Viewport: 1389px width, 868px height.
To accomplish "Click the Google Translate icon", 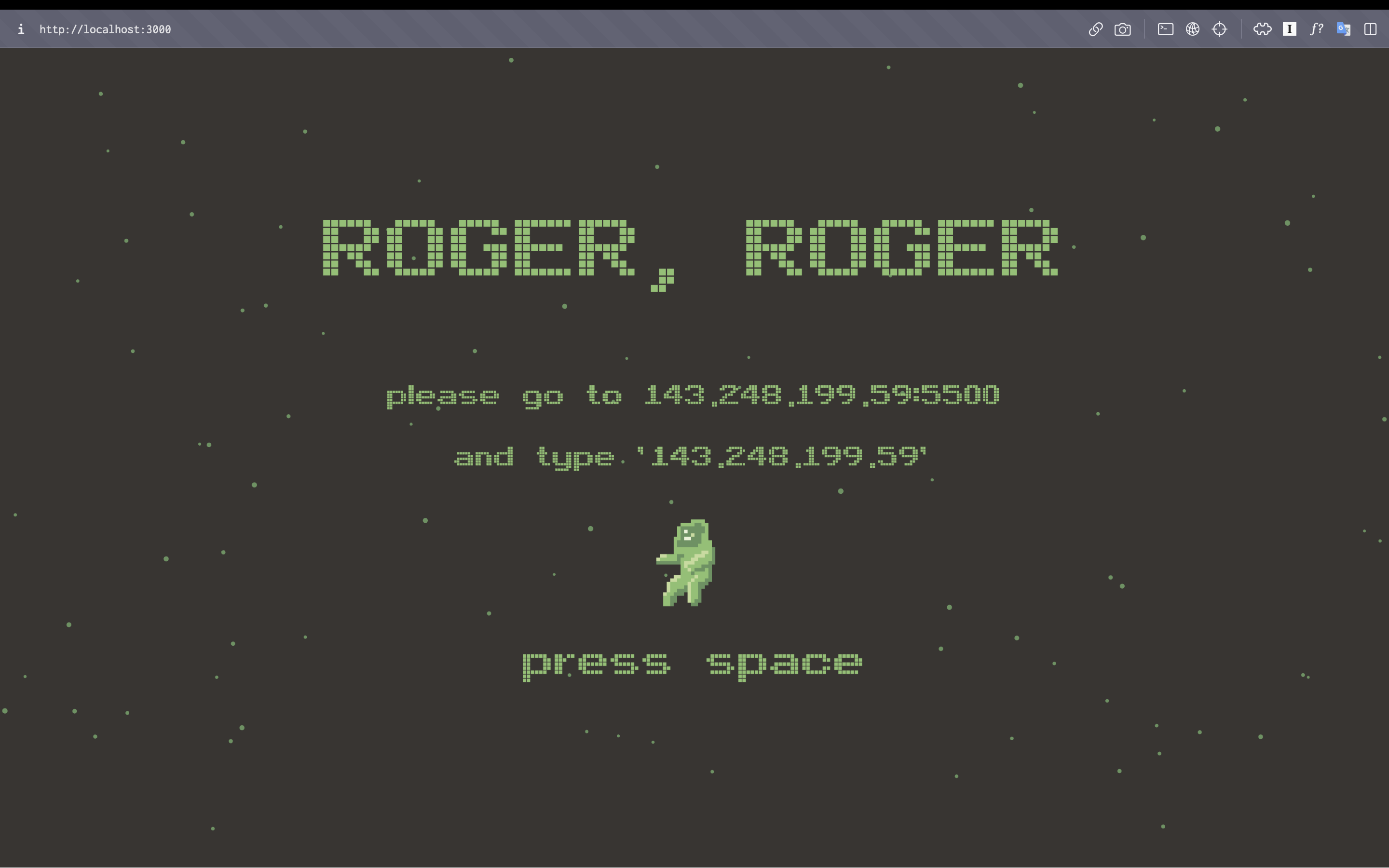I will coord(1343,29).
